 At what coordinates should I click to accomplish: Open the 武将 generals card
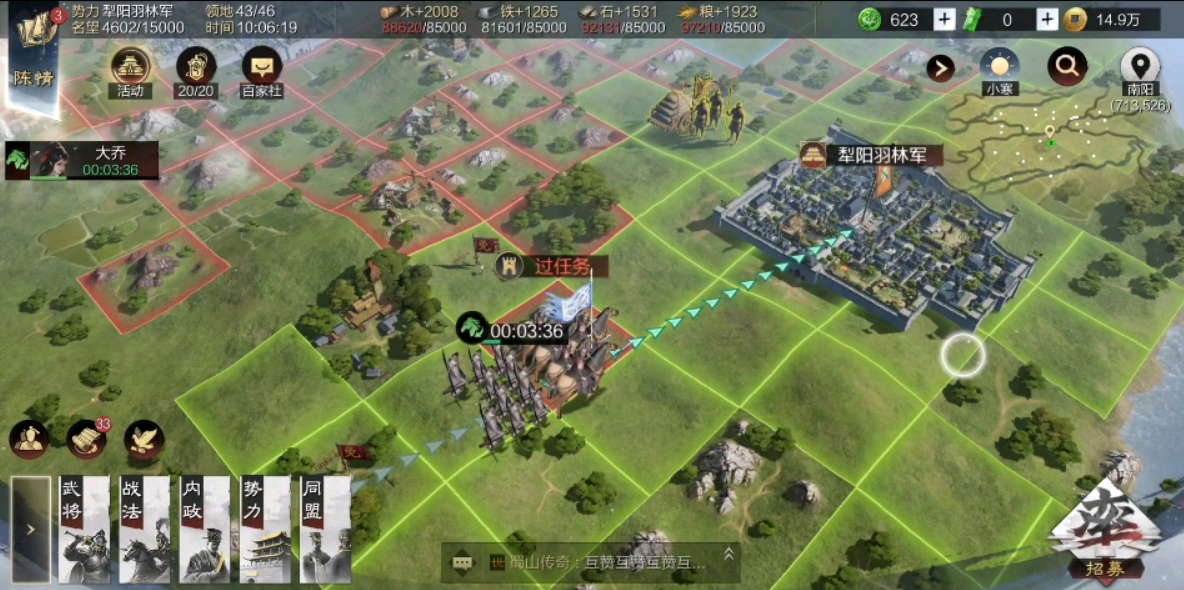pyautogui.click(x=84, y=529)
